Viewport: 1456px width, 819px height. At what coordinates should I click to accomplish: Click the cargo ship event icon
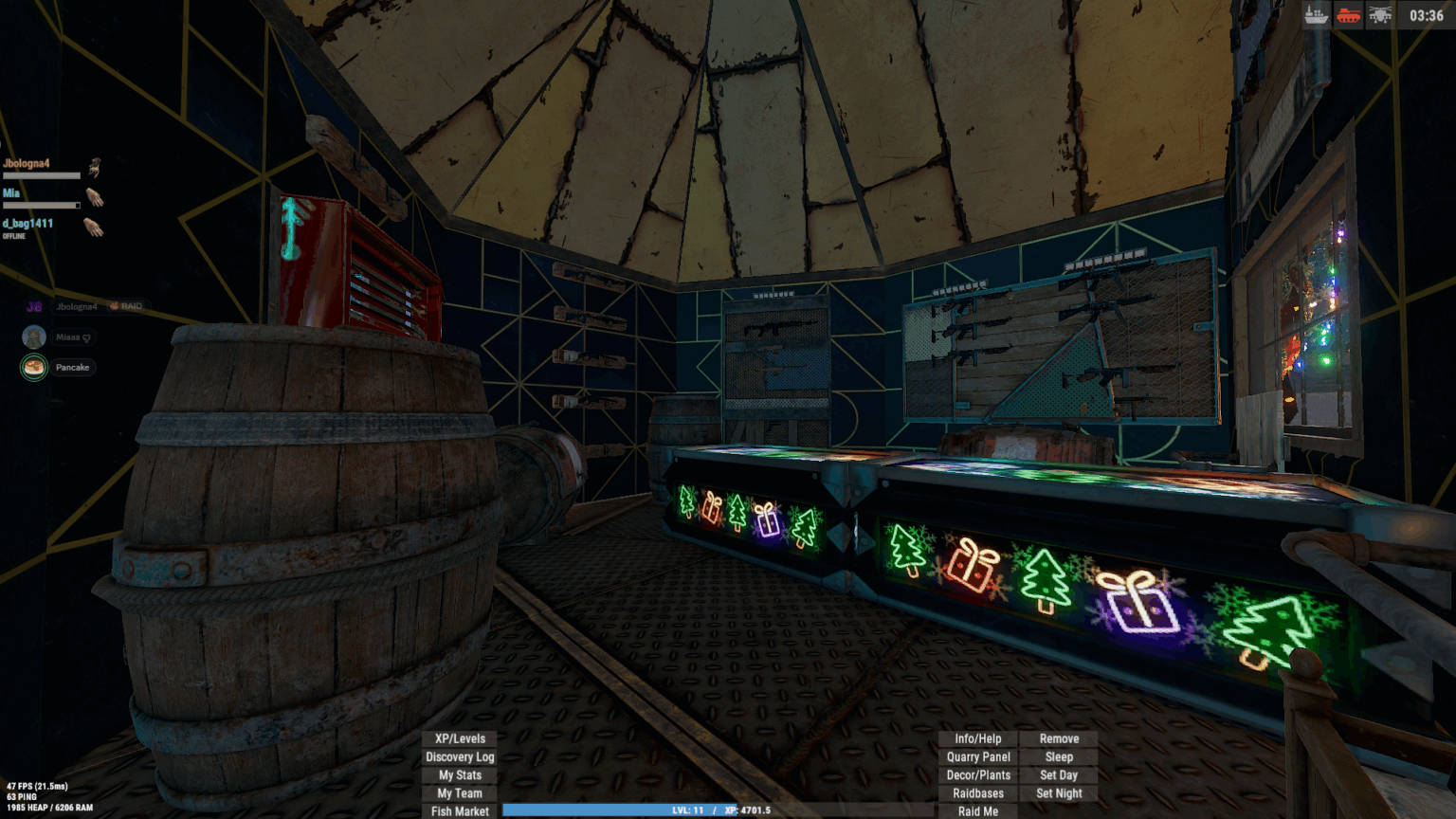pos(1316,16)
